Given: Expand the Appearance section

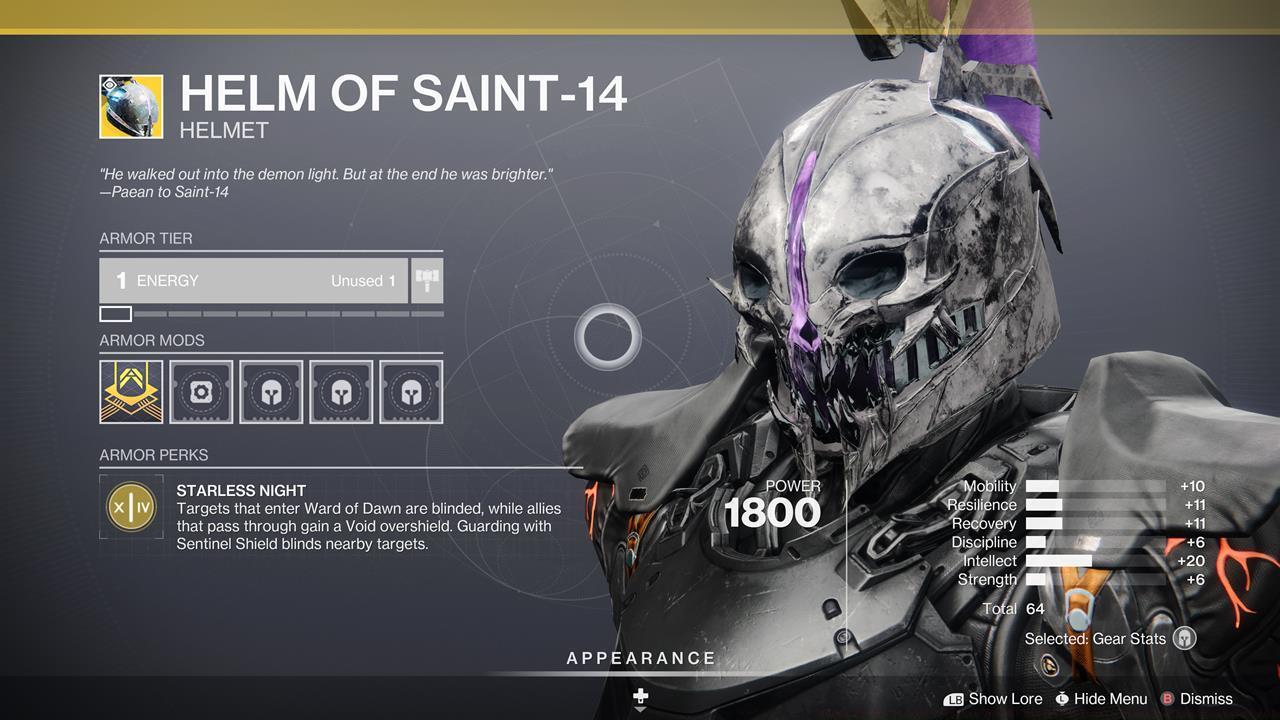Looking at the screenshot, I should (x=639, y=658).
